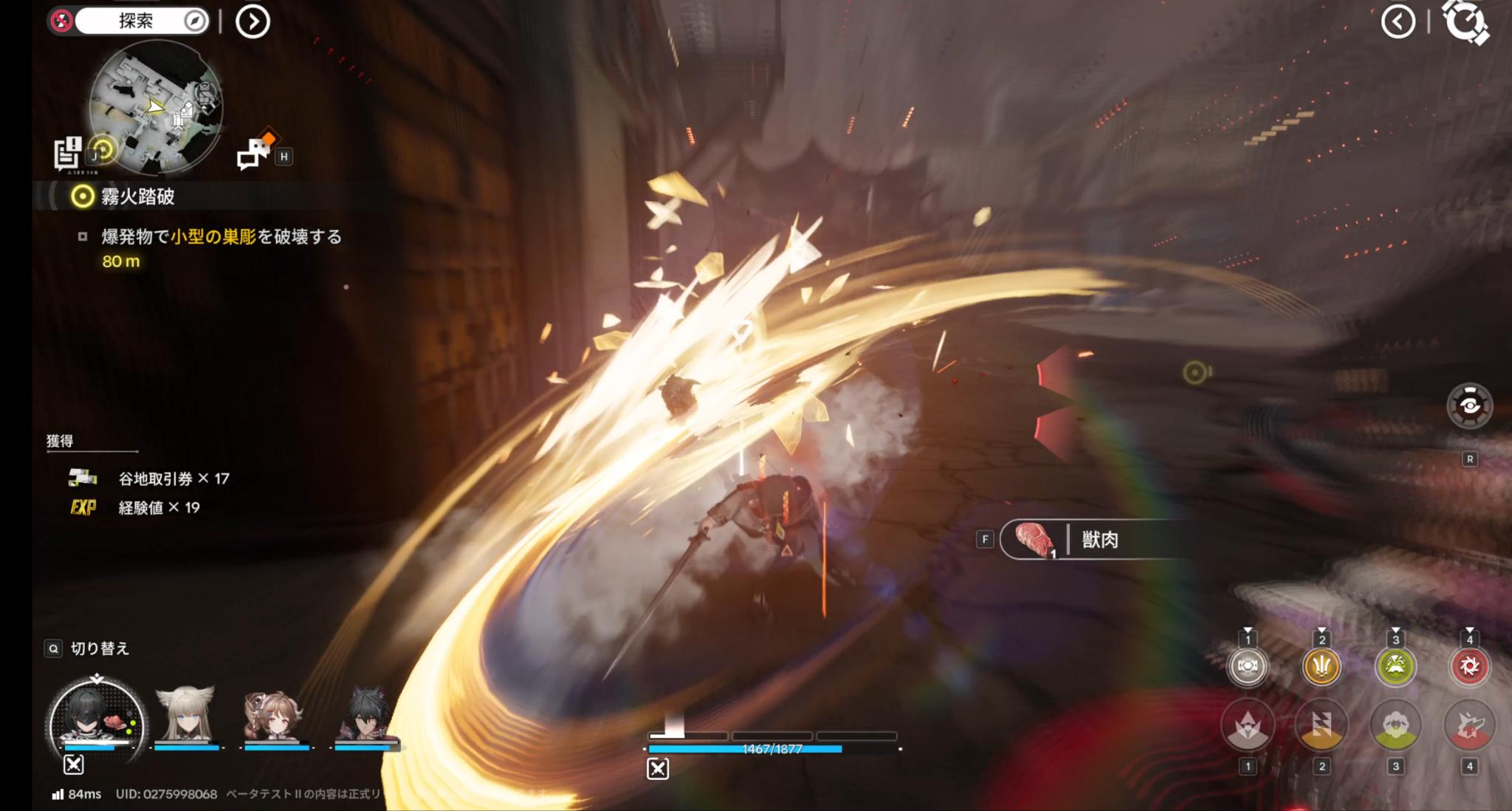Screen dimensions: 1512x811
Task: Open the mission log icon beside minimap
Action: pos(68,153)
